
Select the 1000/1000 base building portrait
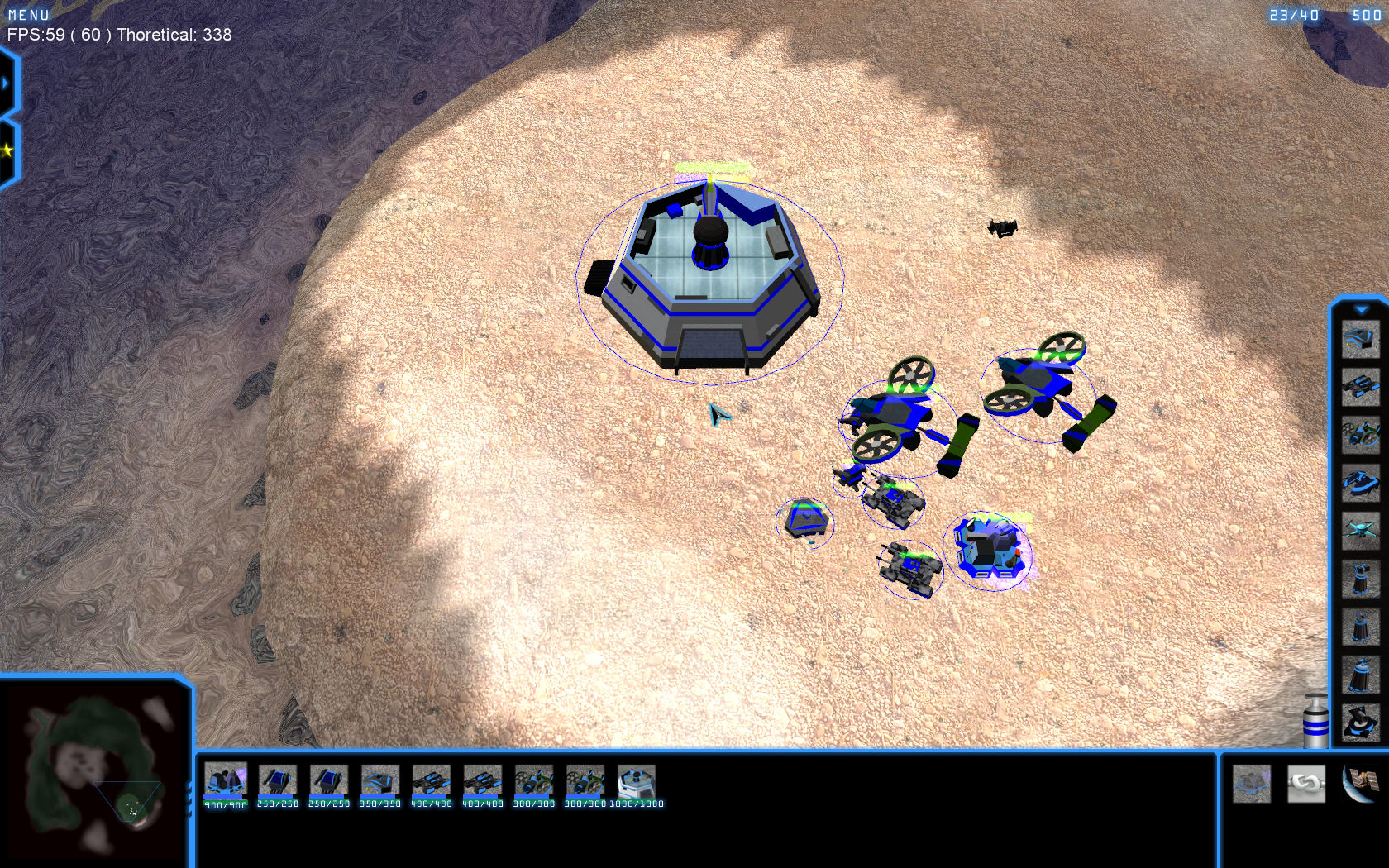pos(636,781)
